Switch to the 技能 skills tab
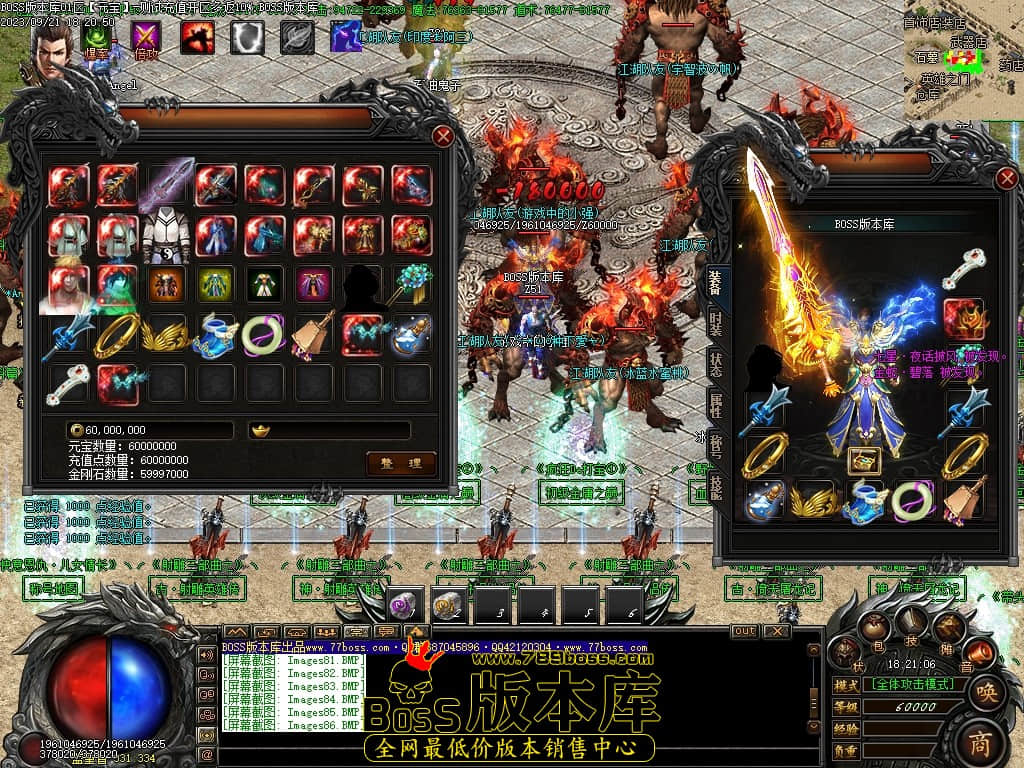The width and height of the screenshot is (1024, 768). click(716, 486)
